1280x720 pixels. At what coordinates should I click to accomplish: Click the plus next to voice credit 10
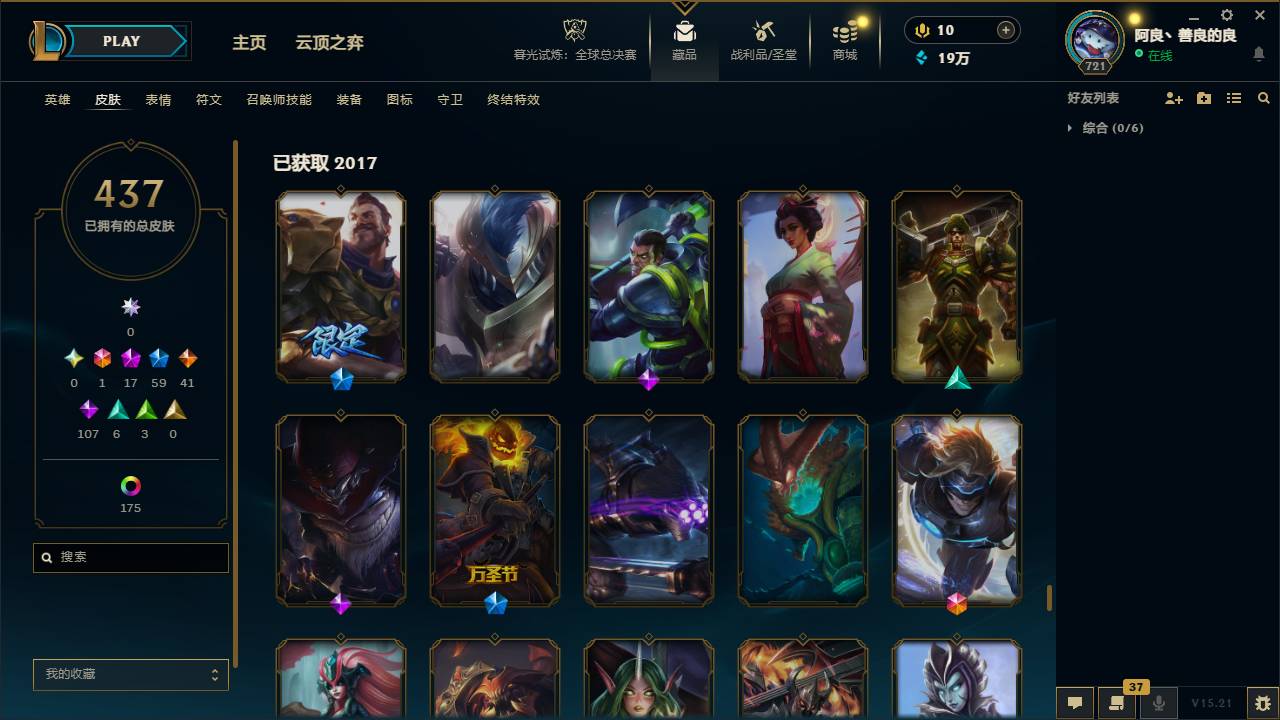pos(1004,30)
